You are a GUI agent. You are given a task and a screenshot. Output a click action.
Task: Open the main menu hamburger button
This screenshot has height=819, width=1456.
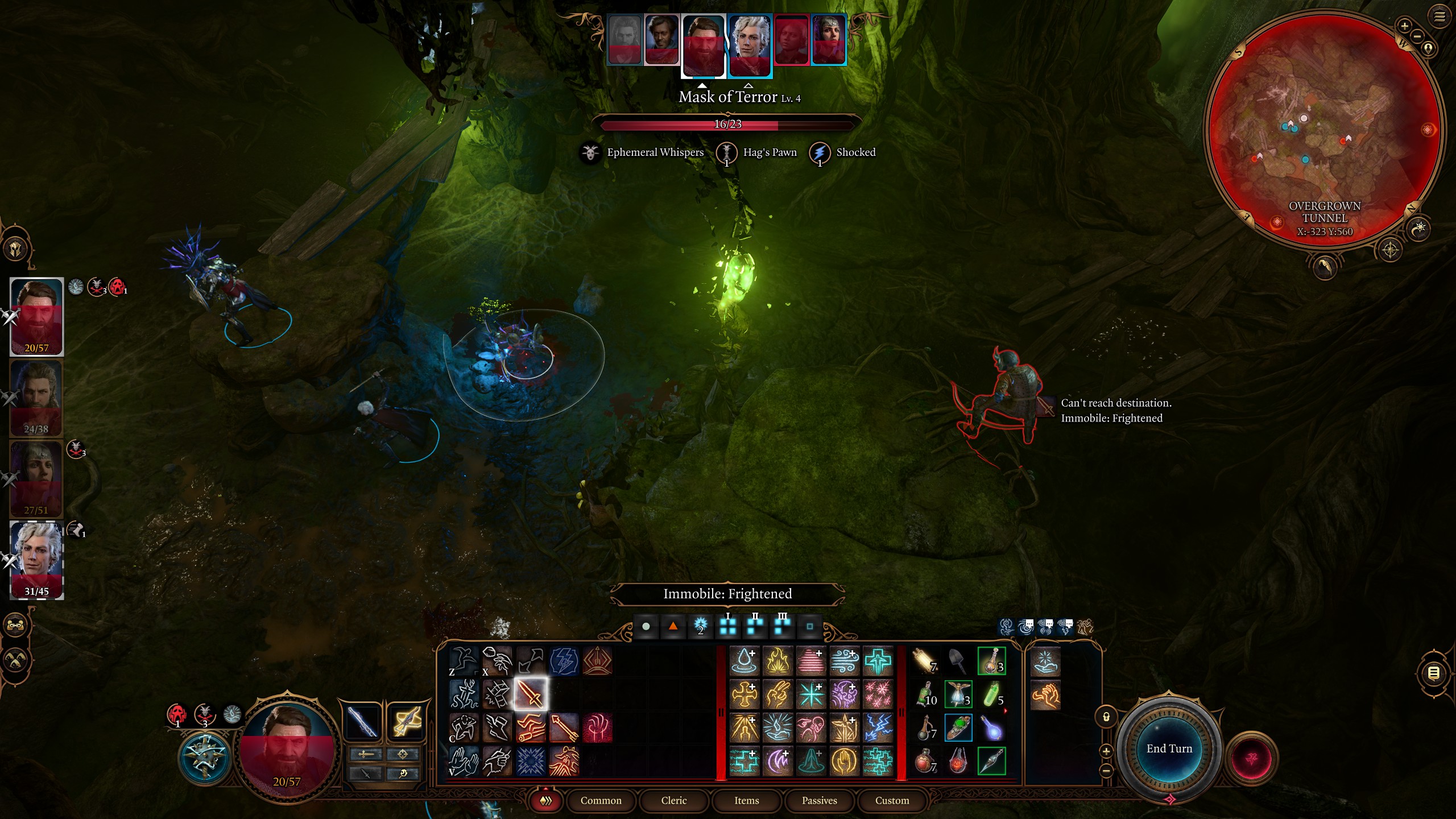(x=1439, y=16)
